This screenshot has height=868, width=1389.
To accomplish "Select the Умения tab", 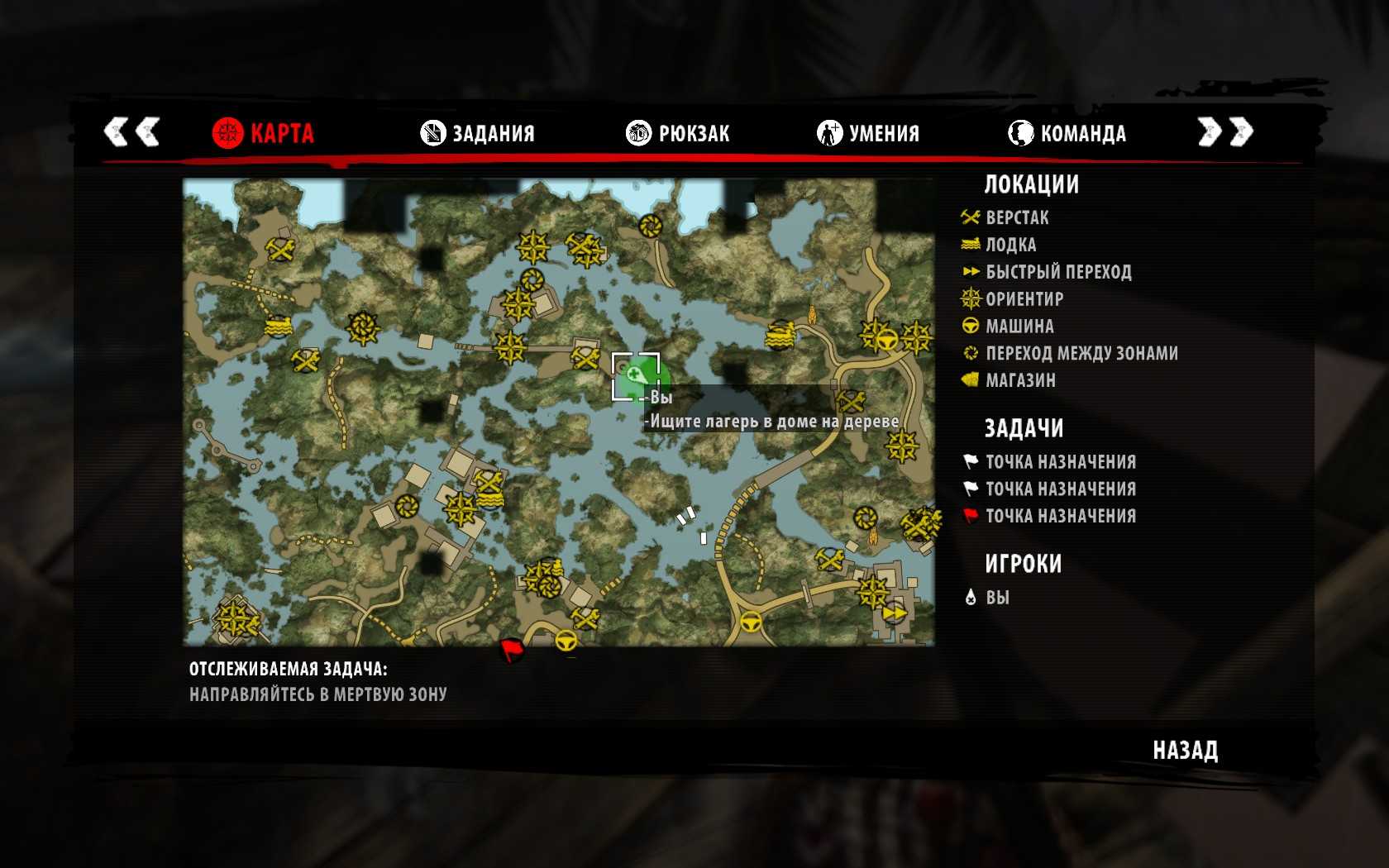I will tap(868, 133).
